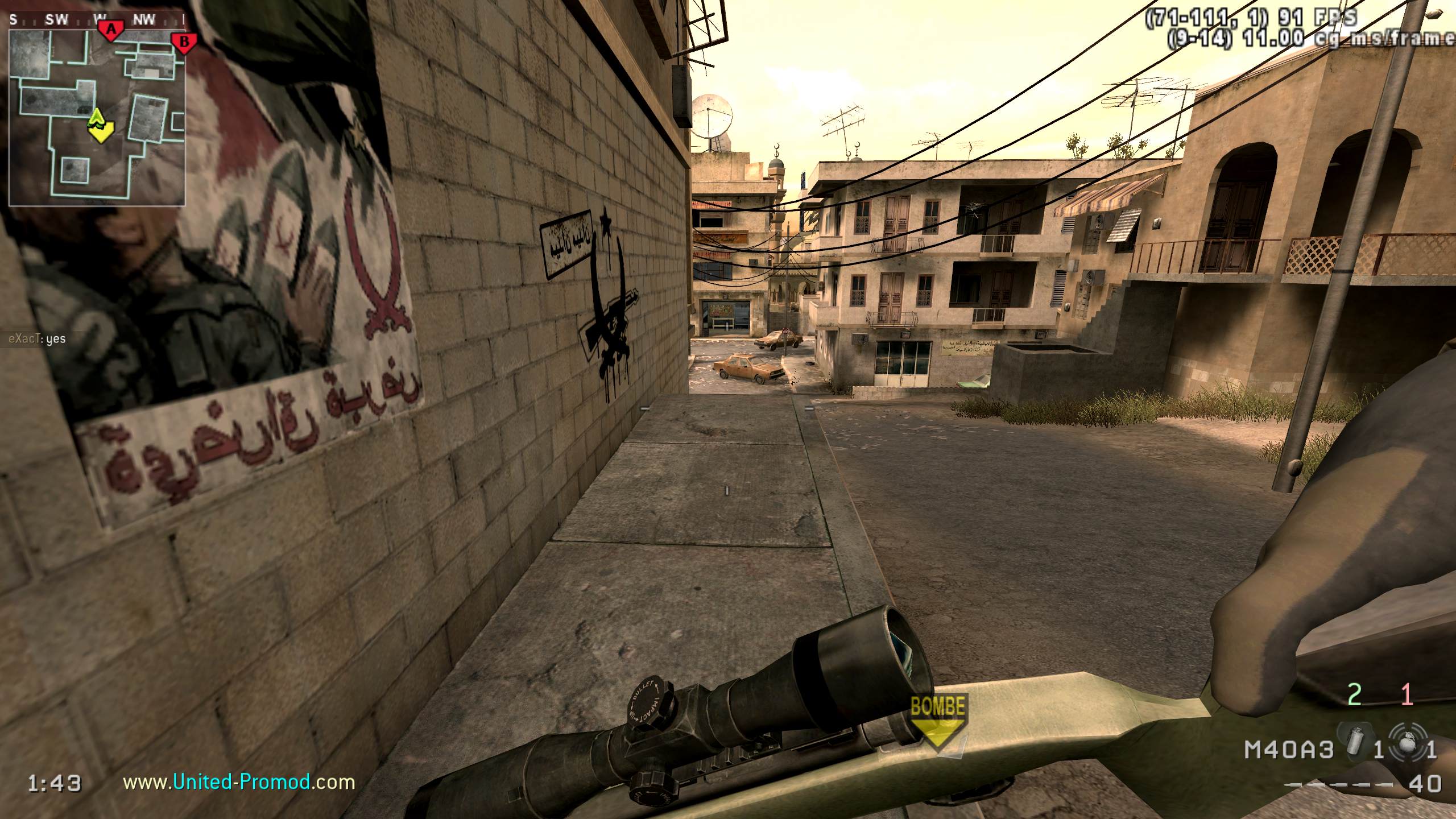
Task: Click the minimap in the corner
Action: tap(97, 117)
